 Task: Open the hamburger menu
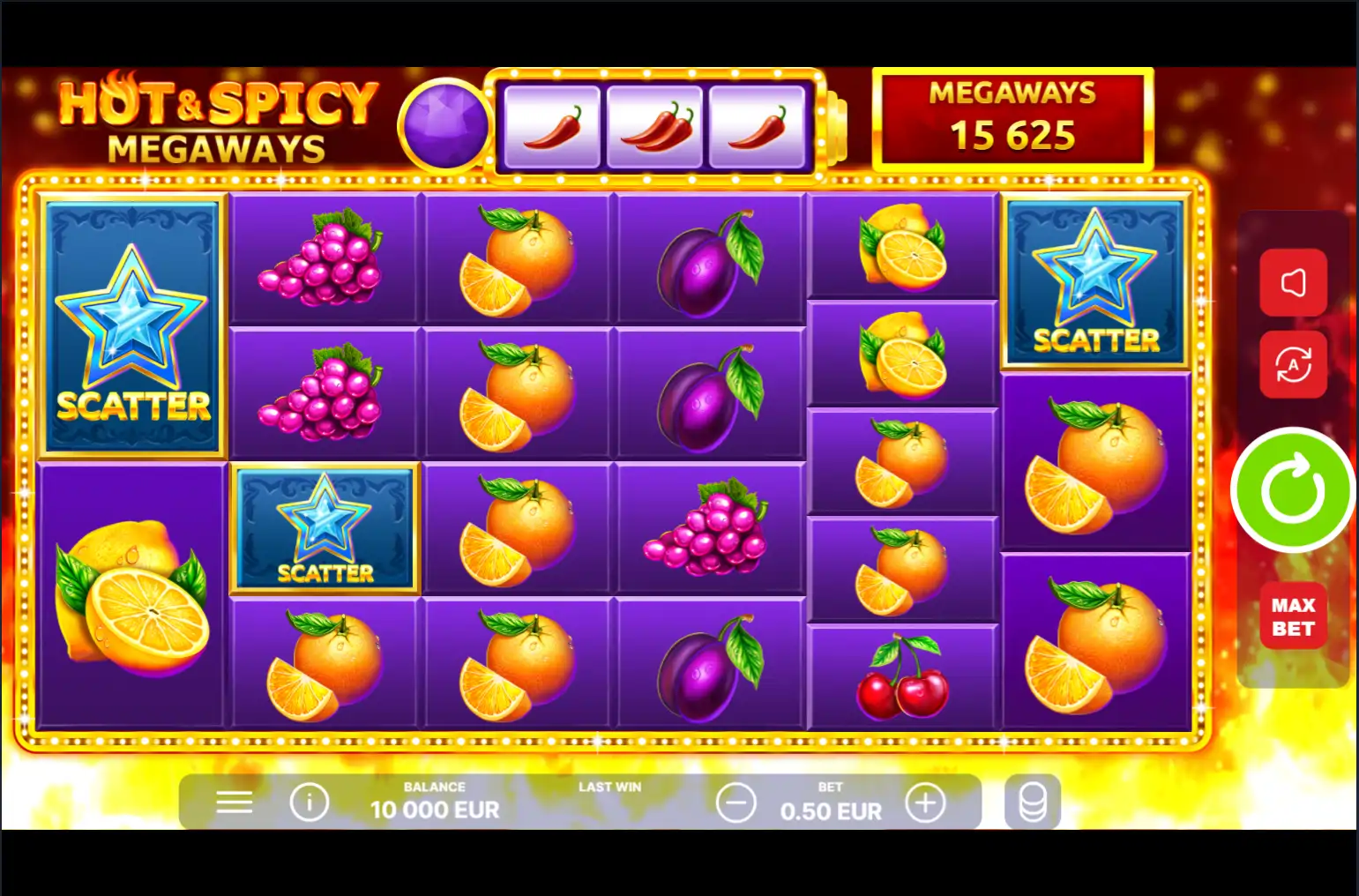[233, 803]
